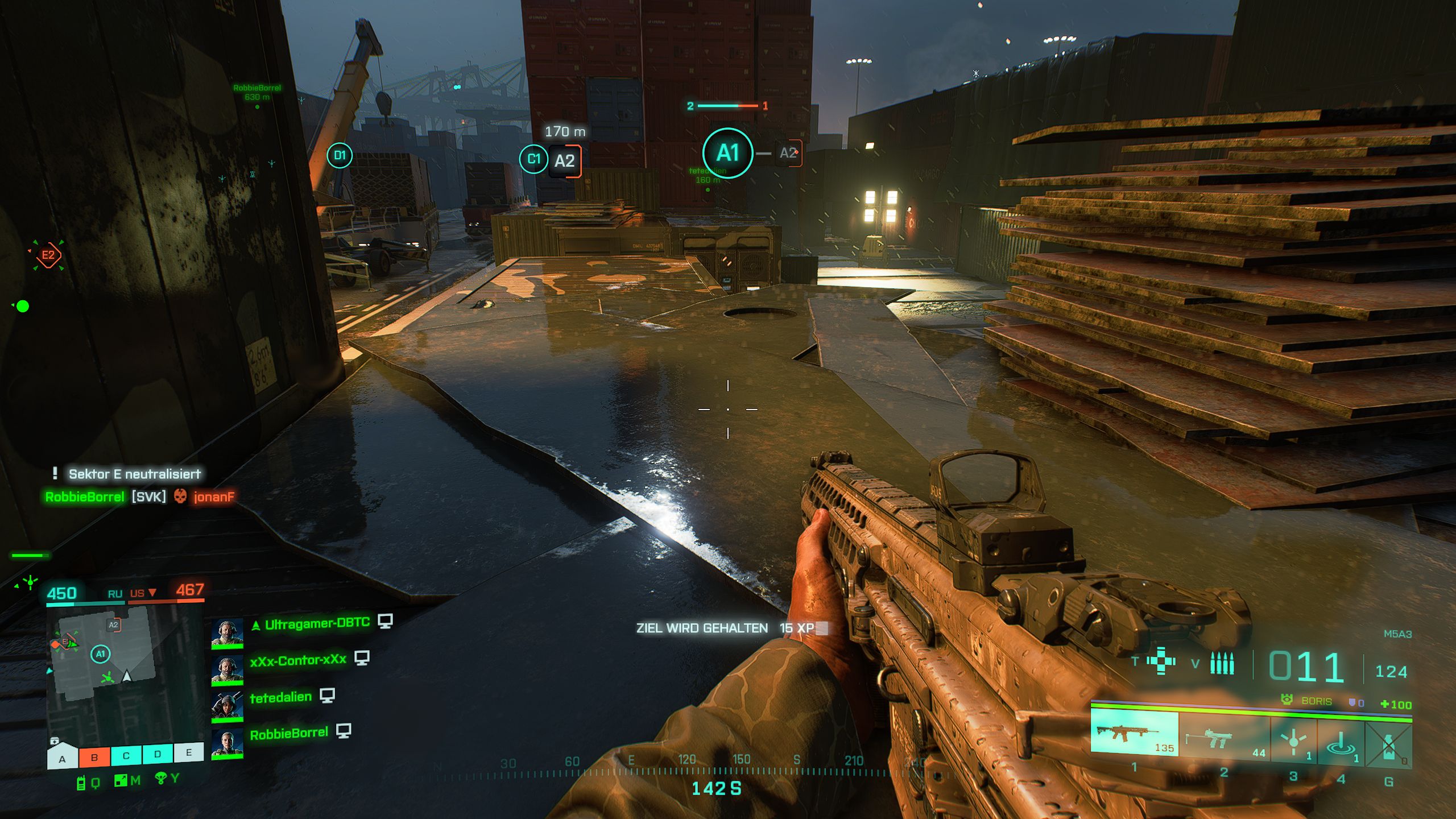The width and height of the screenshot is (1456, 819).
Task: Switch to the sidearm pistol slot
Action: point(1224,739)
